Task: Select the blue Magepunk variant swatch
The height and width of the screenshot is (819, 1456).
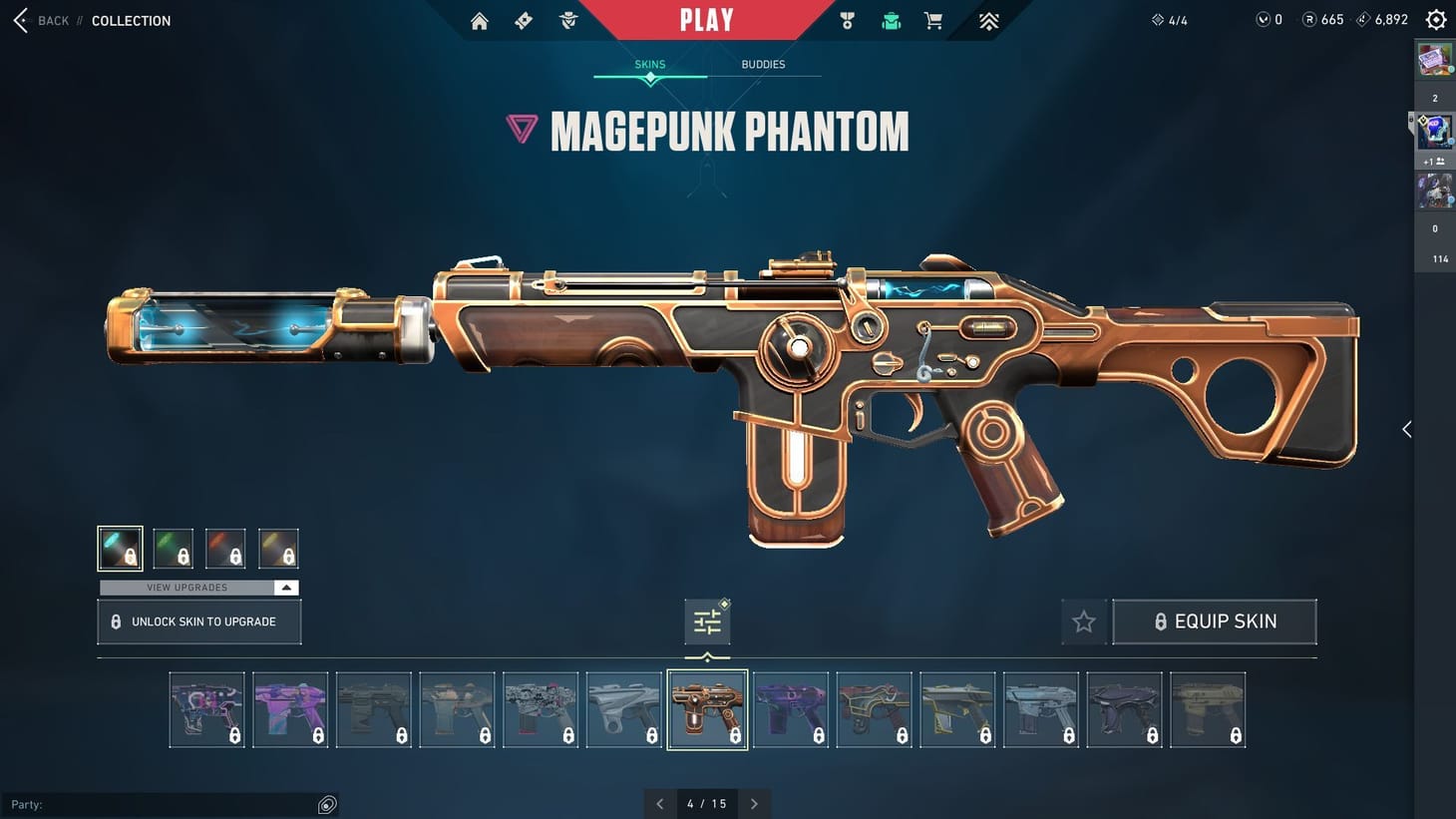Action: (119, 547)
